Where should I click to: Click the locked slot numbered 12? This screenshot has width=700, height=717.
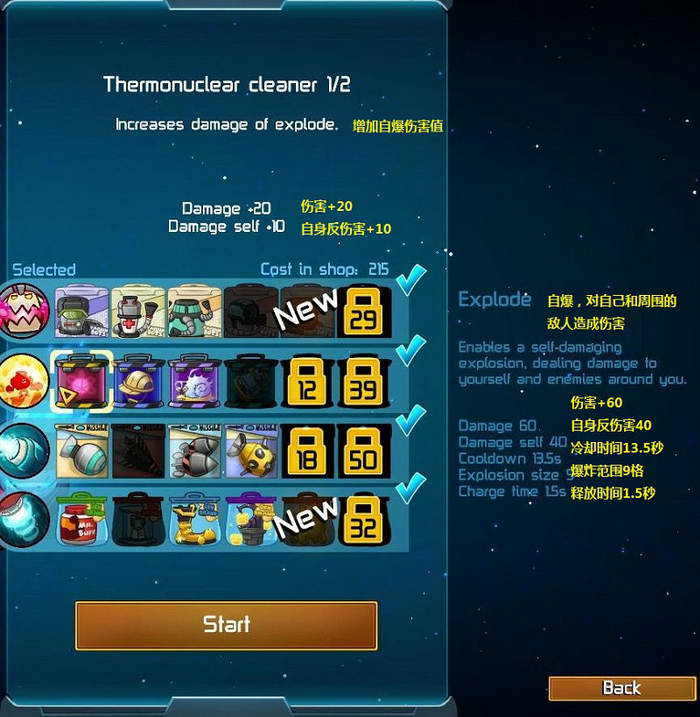tap(307, 380)
